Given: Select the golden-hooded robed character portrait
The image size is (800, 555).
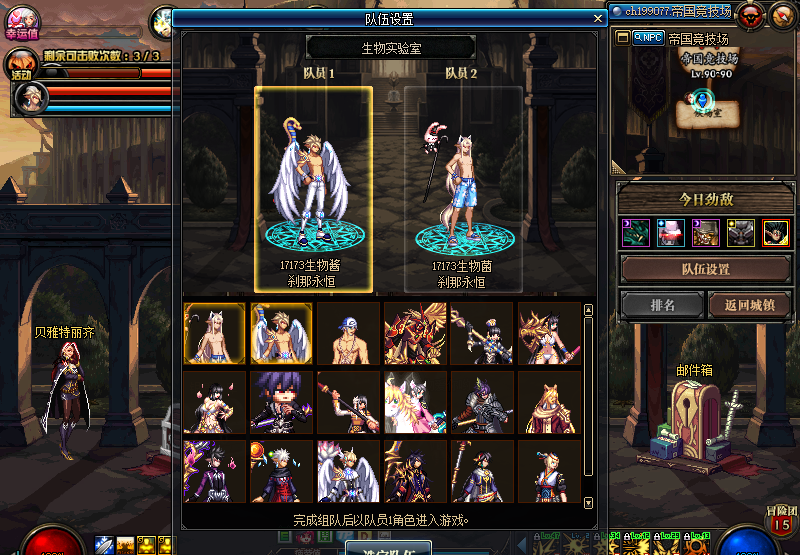Looking at the screenshot, I should [549, 402].
